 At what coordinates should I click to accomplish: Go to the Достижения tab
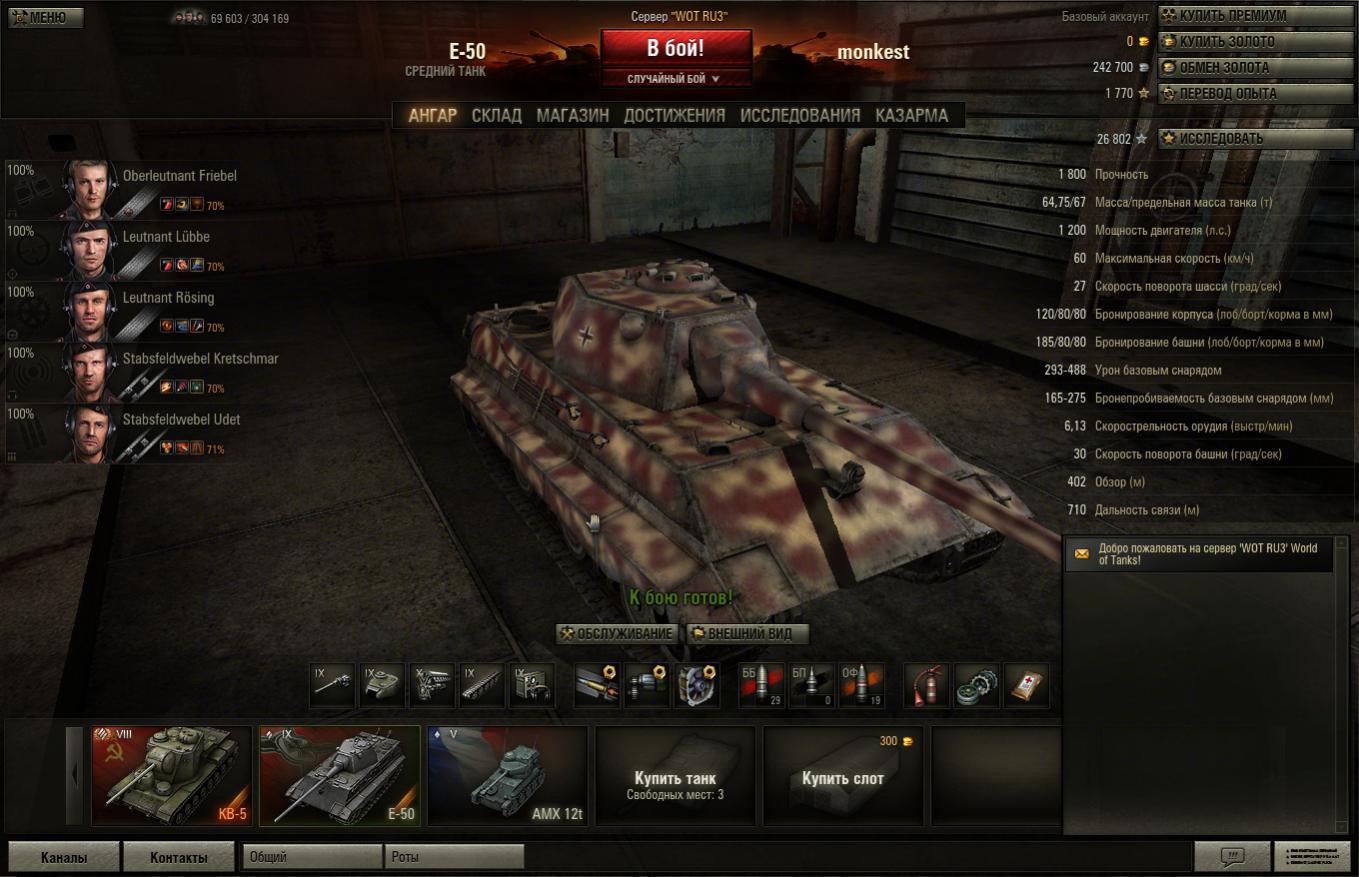click(x=674, y=115)
